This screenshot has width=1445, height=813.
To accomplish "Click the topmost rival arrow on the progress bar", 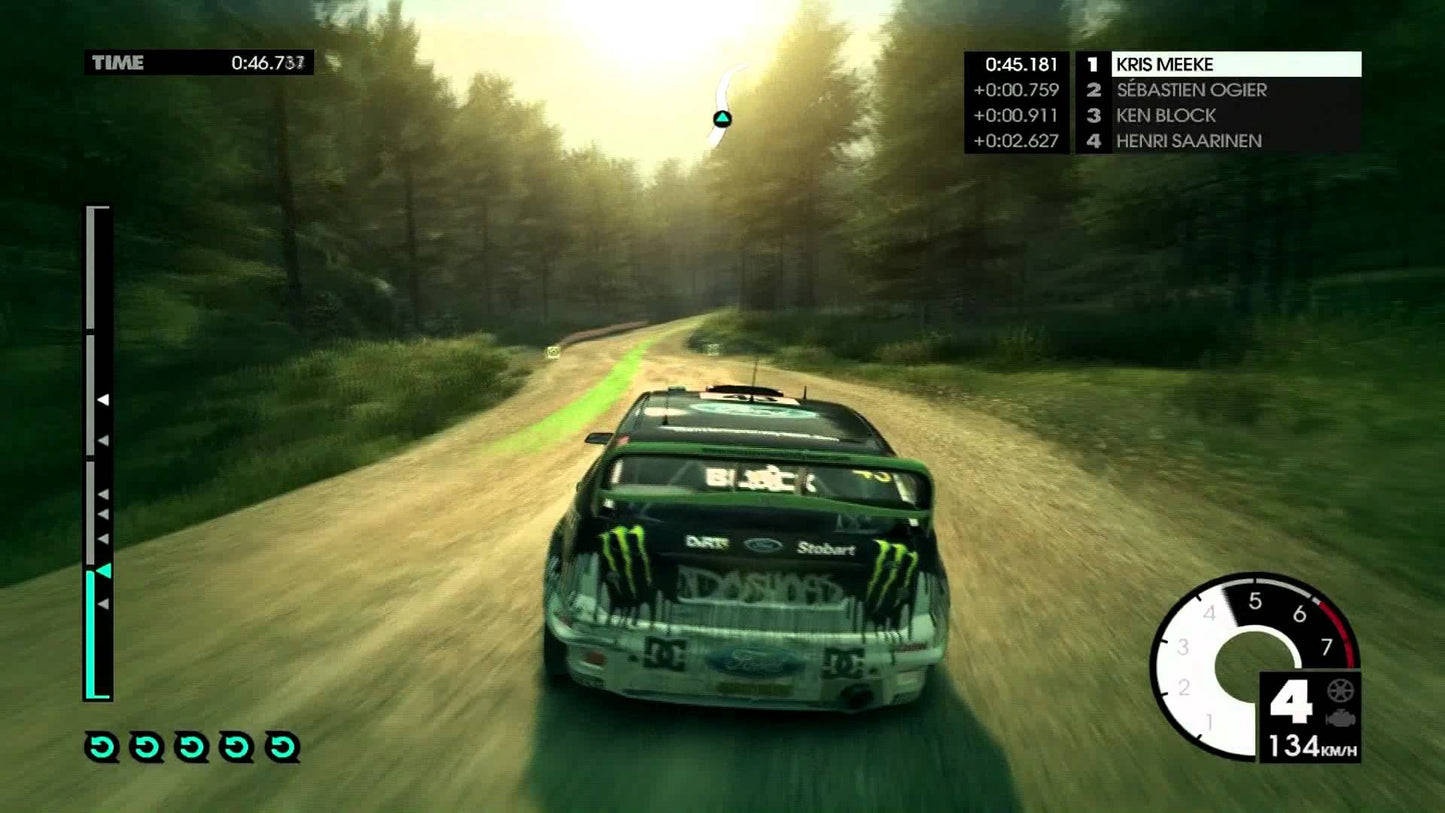I will [x=104, y=399].
